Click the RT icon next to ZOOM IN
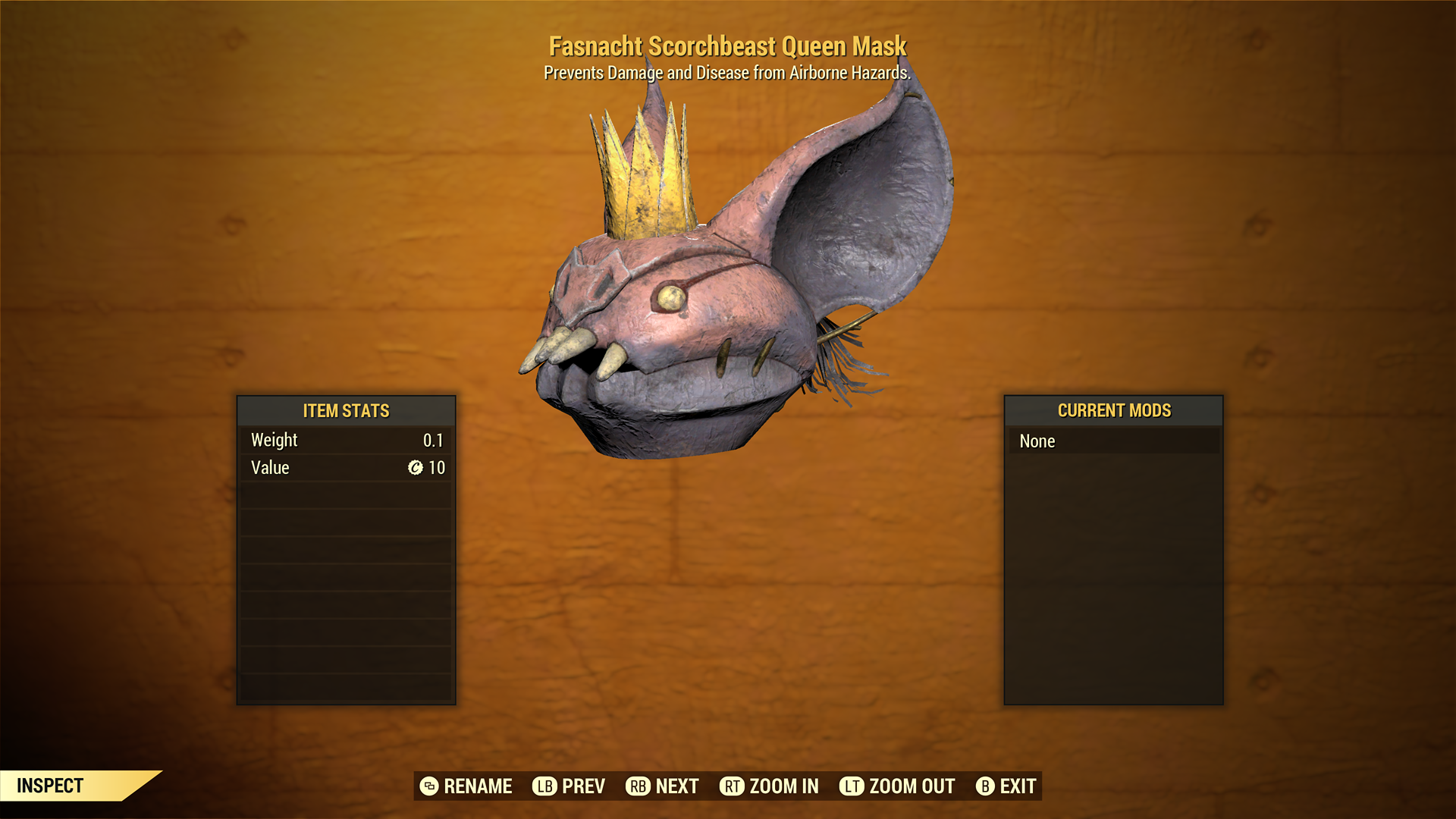Viewport: 1456px width, 819px height. pyautogui.click(x=732, y=786)
